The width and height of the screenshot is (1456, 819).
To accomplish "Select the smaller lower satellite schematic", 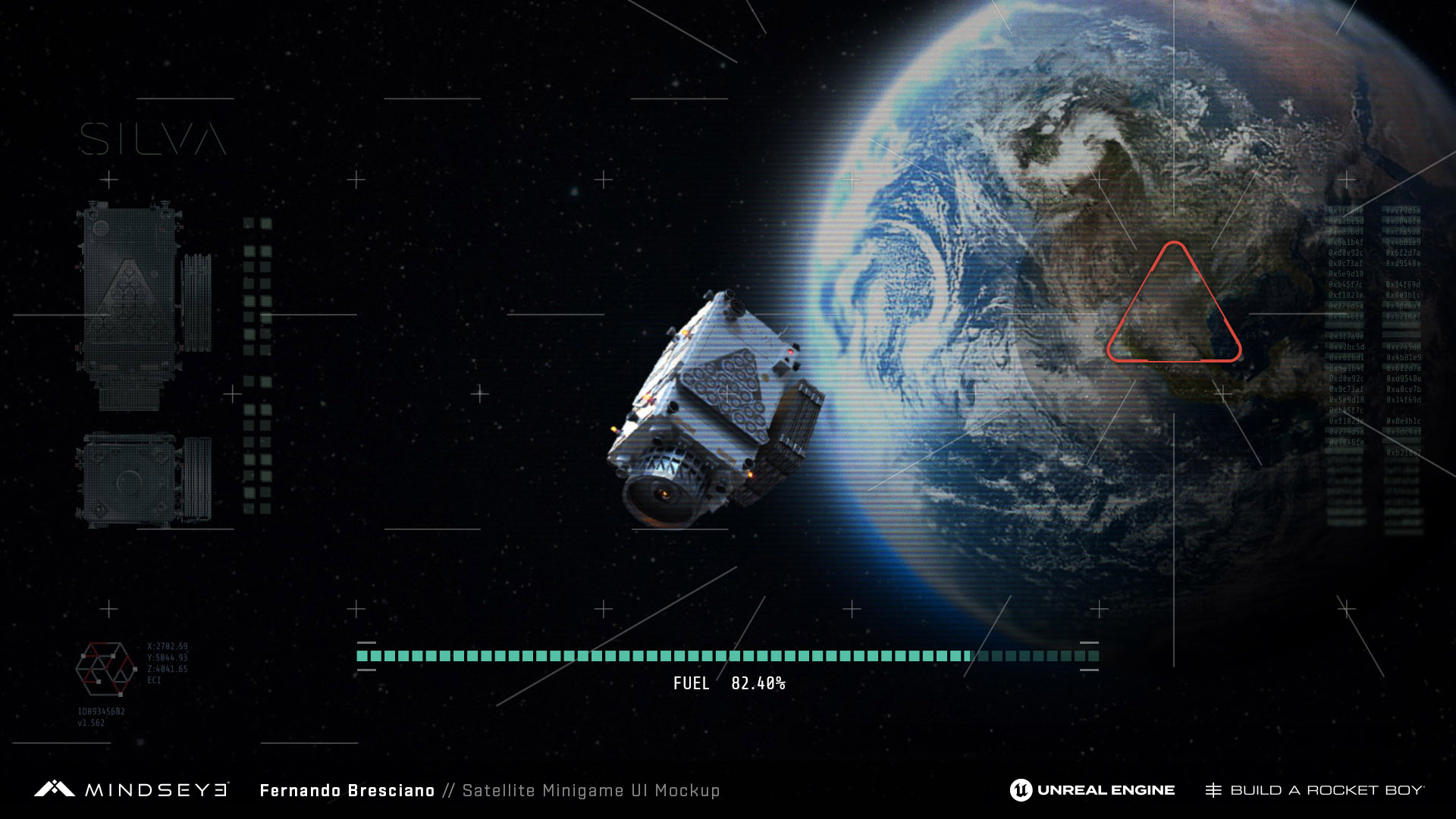I will (143, 479).
